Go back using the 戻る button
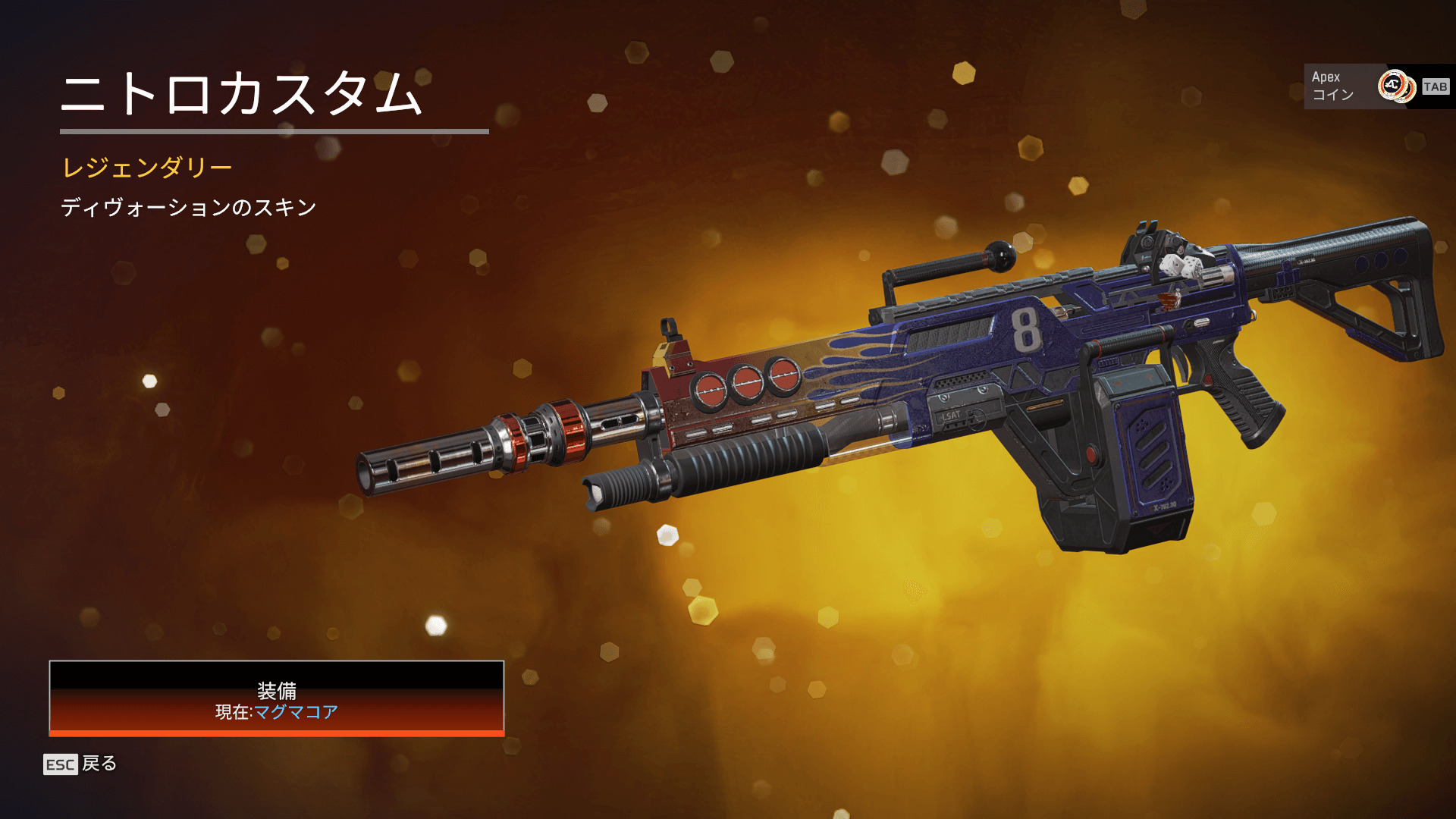This screenshot has width=1456, height=819. pos(81,764)
